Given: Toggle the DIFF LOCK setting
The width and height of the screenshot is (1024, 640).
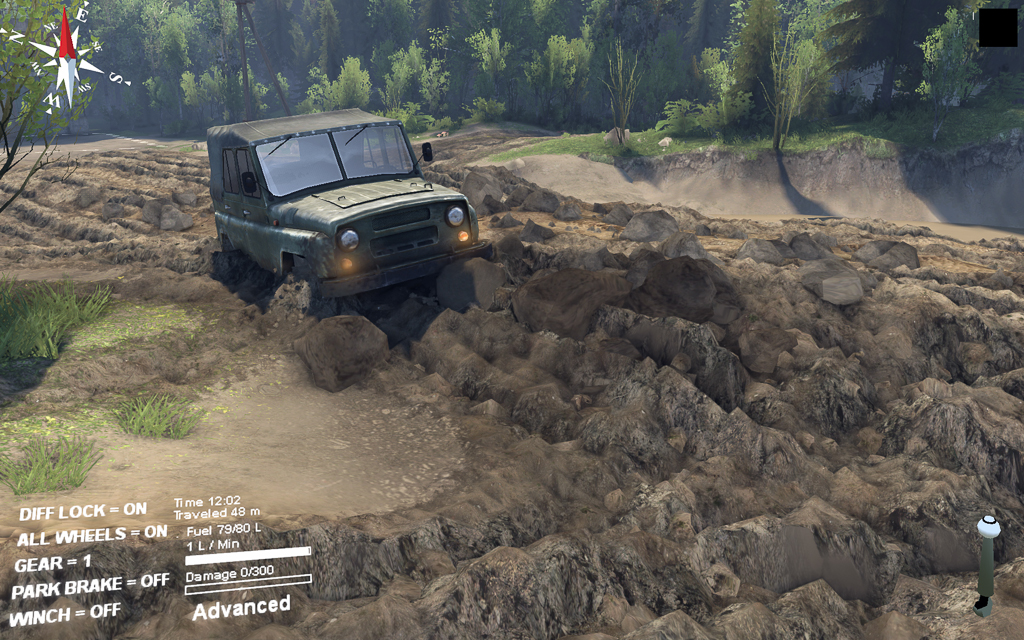Looking at the screenshot, I should [82, 511].
